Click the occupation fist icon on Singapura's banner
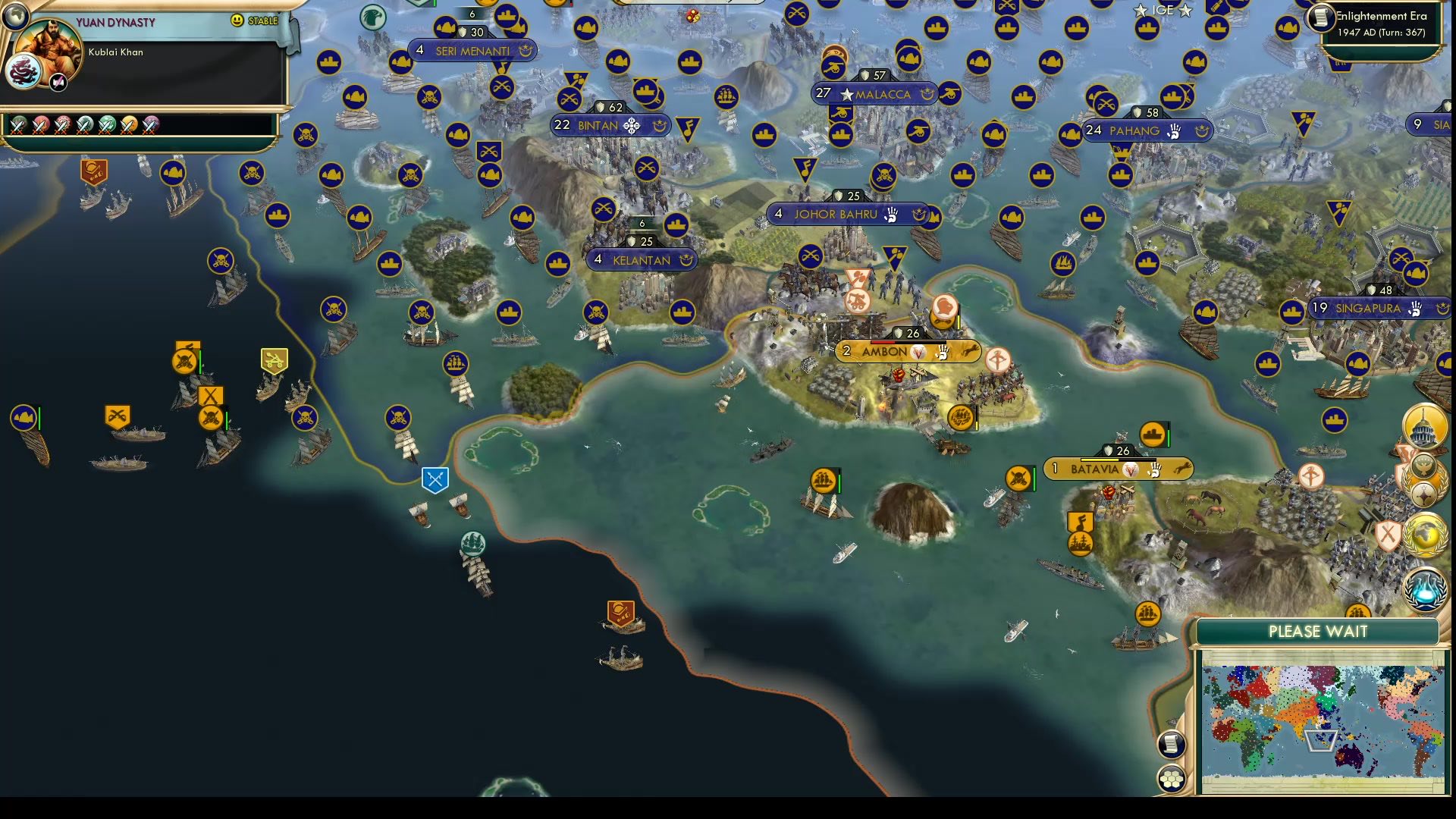Image resolution: width=1456 pixels, height=819 pixels. coord(1415,309)
